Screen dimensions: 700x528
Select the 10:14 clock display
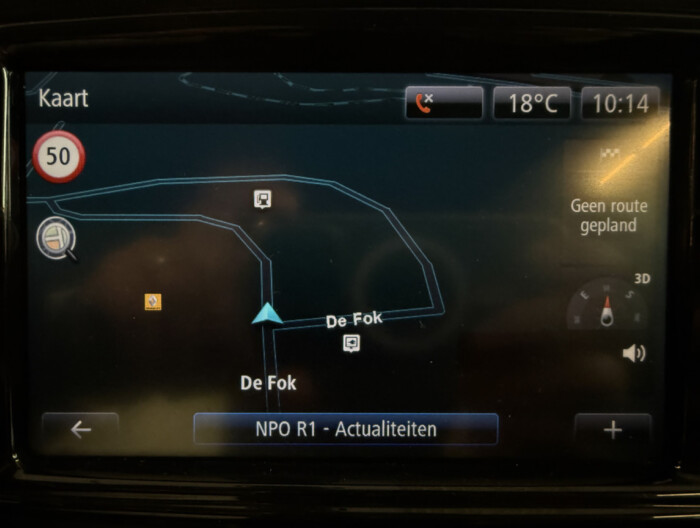pyautogui.click(x=620, y=103)
